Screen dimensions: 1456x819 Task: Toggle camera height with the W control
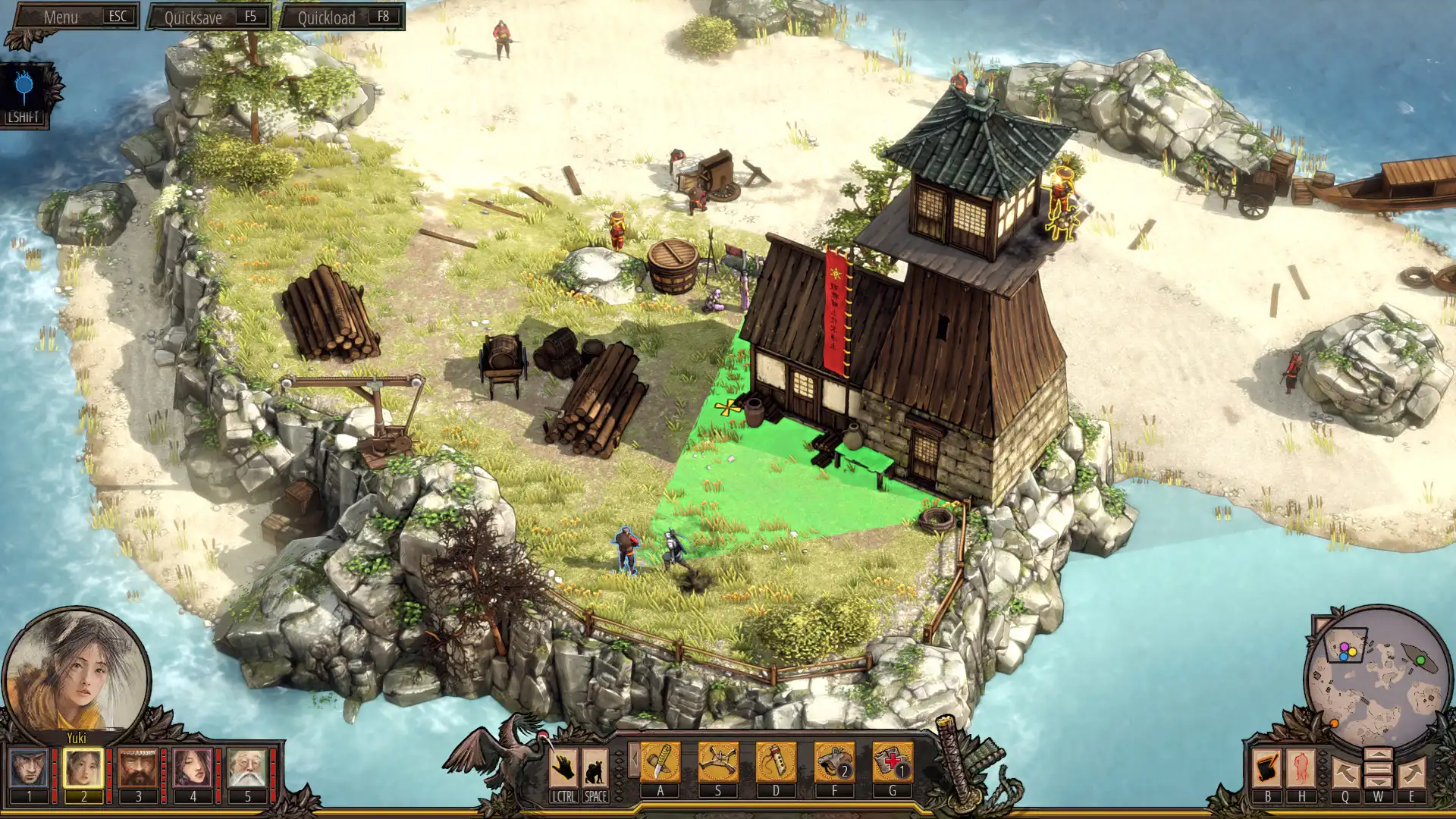(x=1378, y=768)
